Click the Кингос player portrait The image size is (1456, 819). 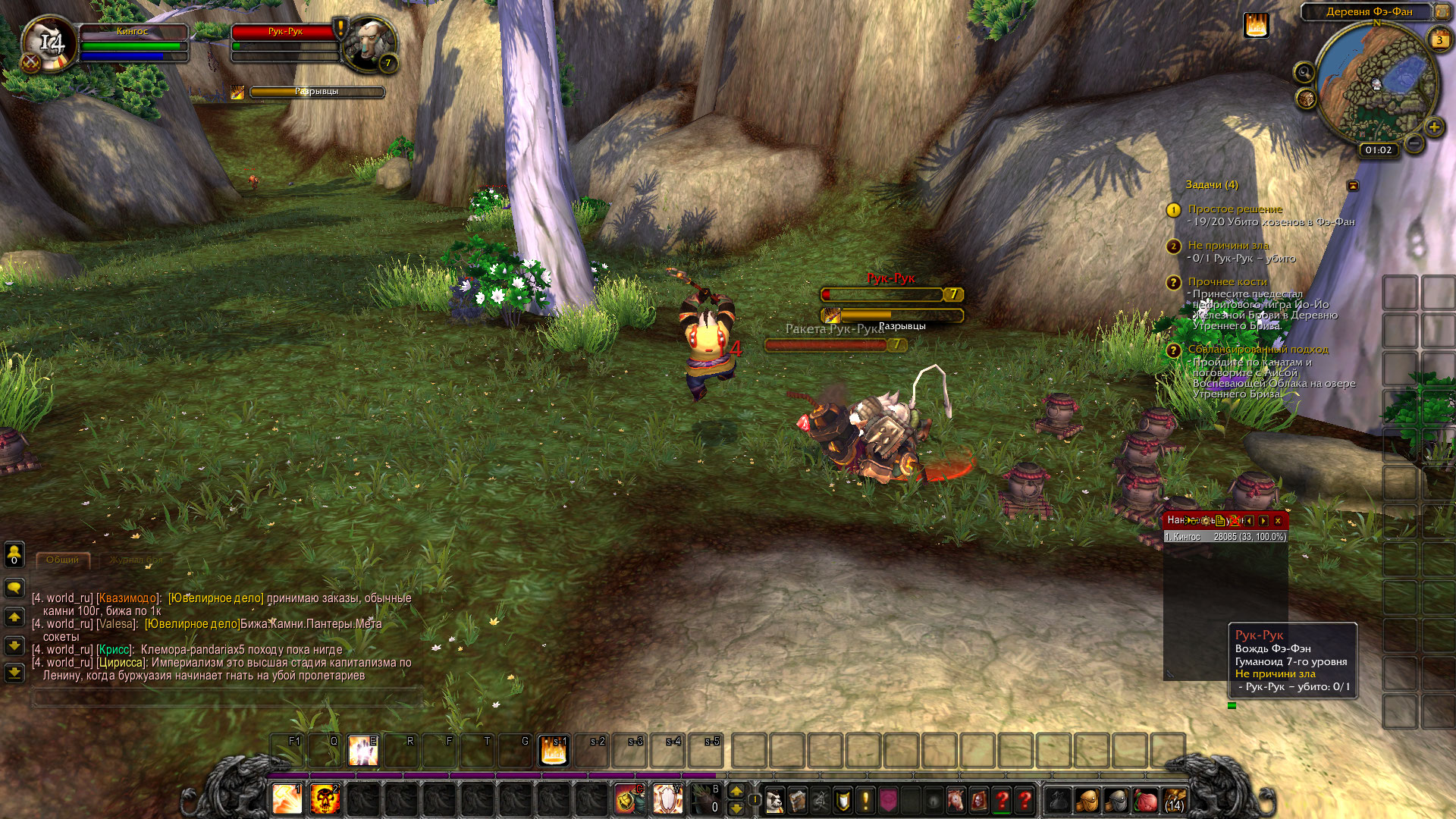pyautogui.click(x=49, y=43)
